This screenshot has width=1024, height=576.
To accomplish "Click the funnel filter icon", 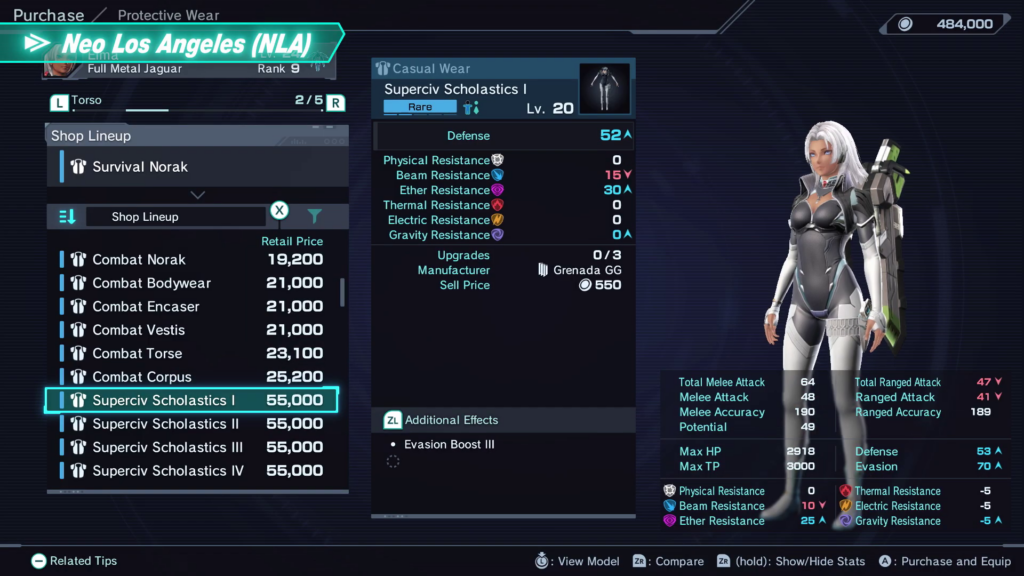I will (x=315, y=216).
